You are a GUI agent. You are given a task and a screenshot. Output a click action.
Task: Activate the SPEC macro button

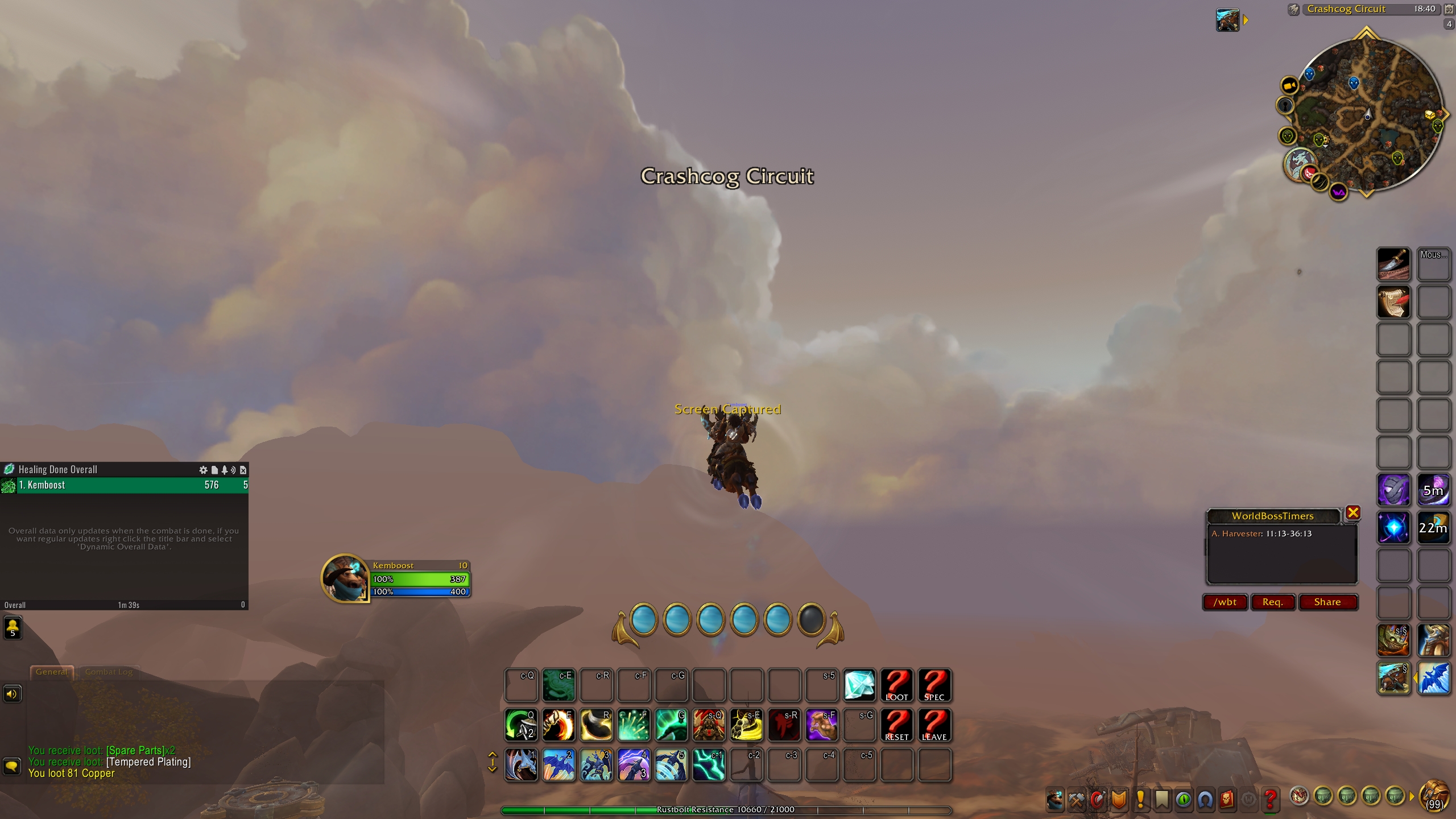tap(934, 685)
